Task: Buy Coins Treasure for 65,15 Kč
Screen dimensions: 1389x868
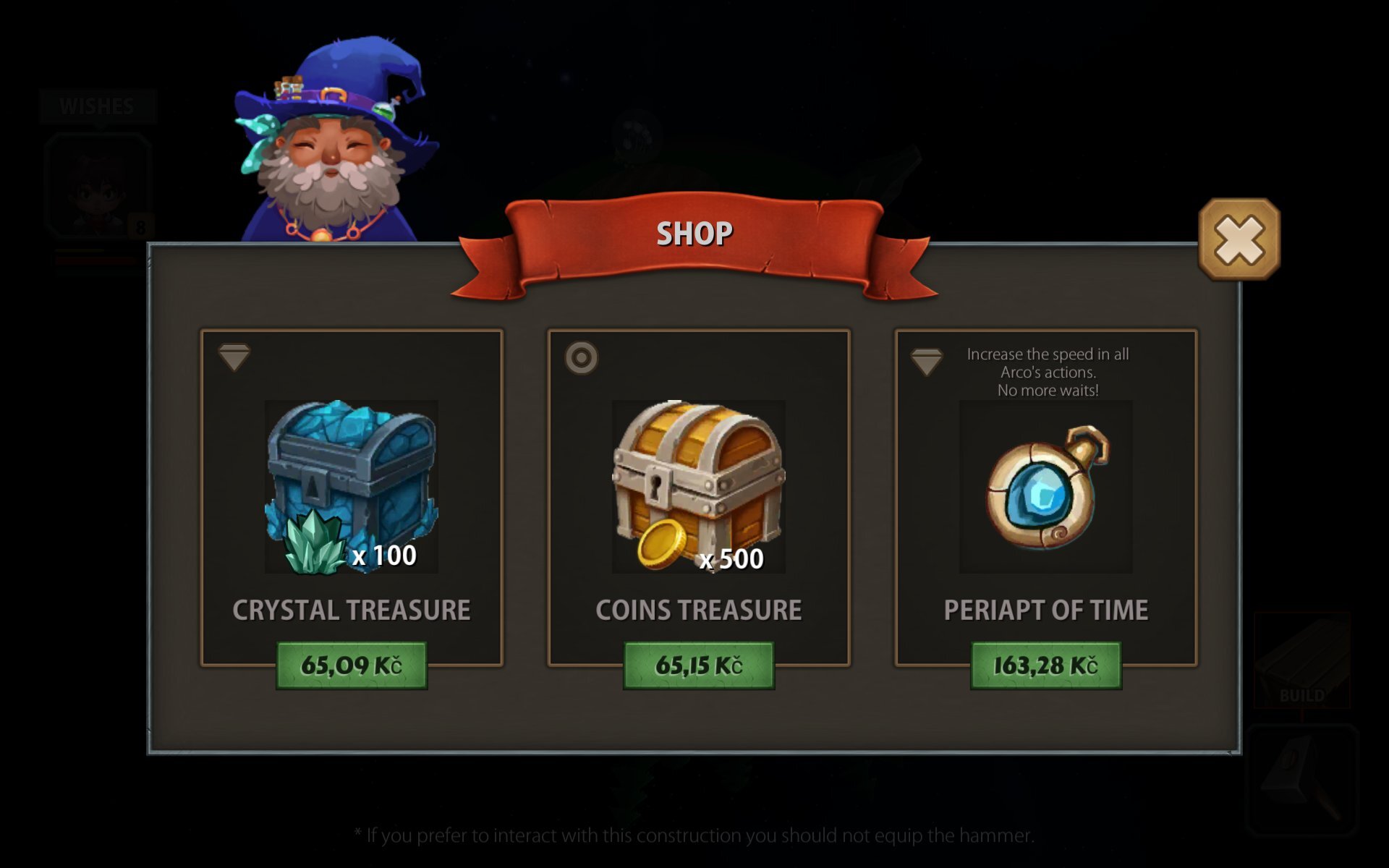Action: (699, 665)
